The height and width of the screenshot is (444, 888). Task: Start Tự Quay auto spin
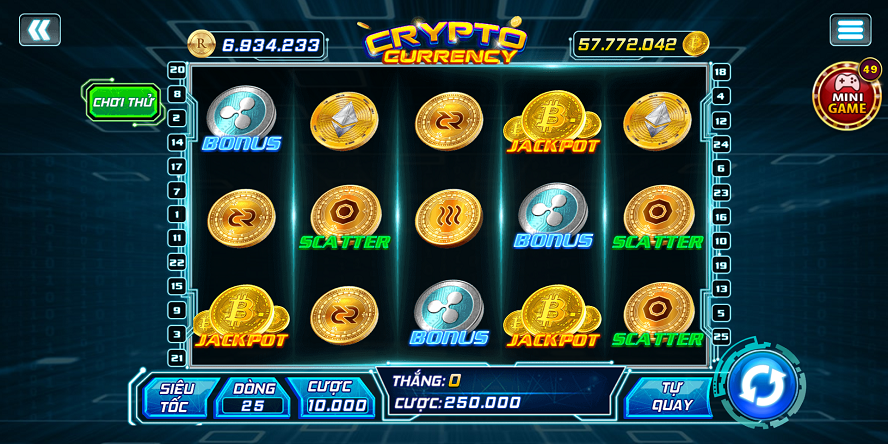point(671,397)
